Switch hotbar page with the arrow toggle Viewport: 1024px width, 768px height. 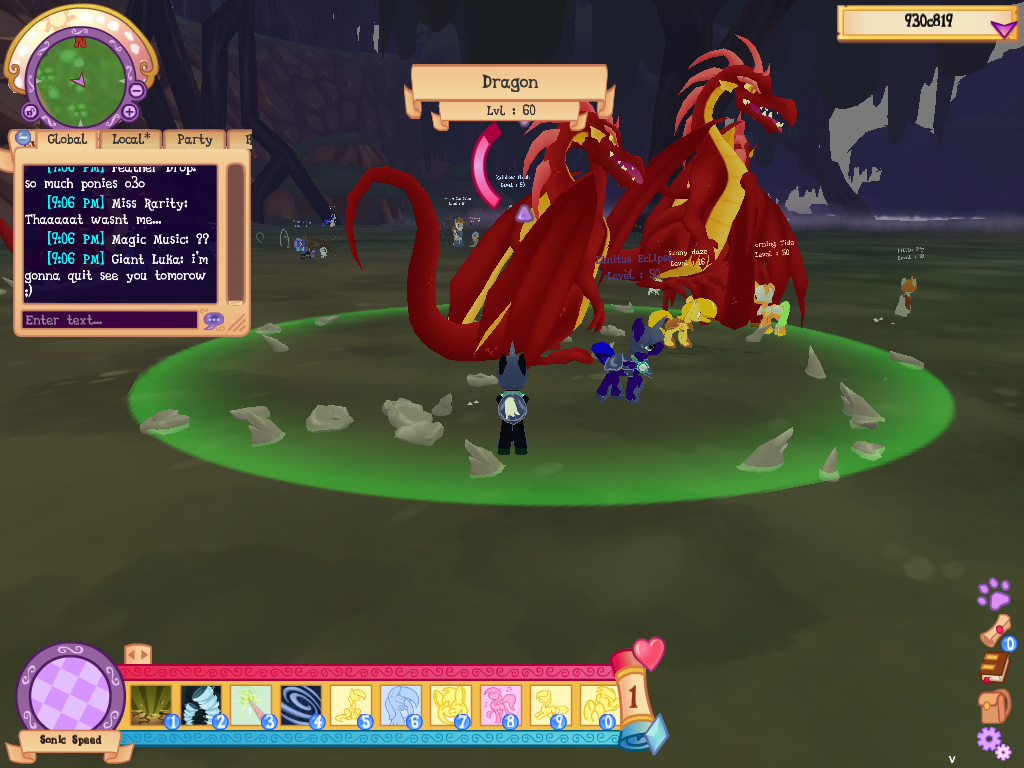coord(137,654)
